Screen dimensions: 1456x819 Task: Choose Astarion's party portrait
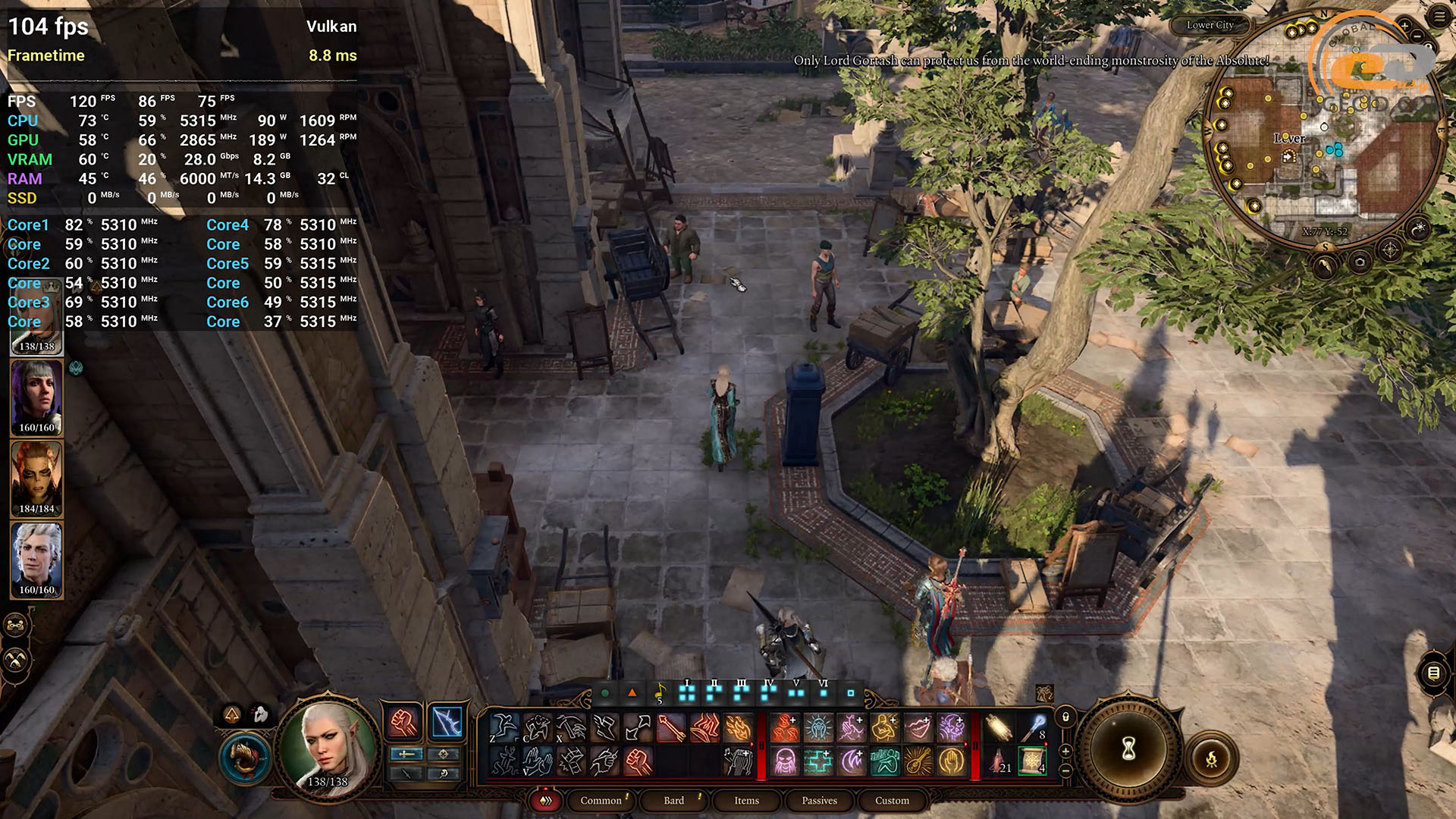[x=36, y=559]
